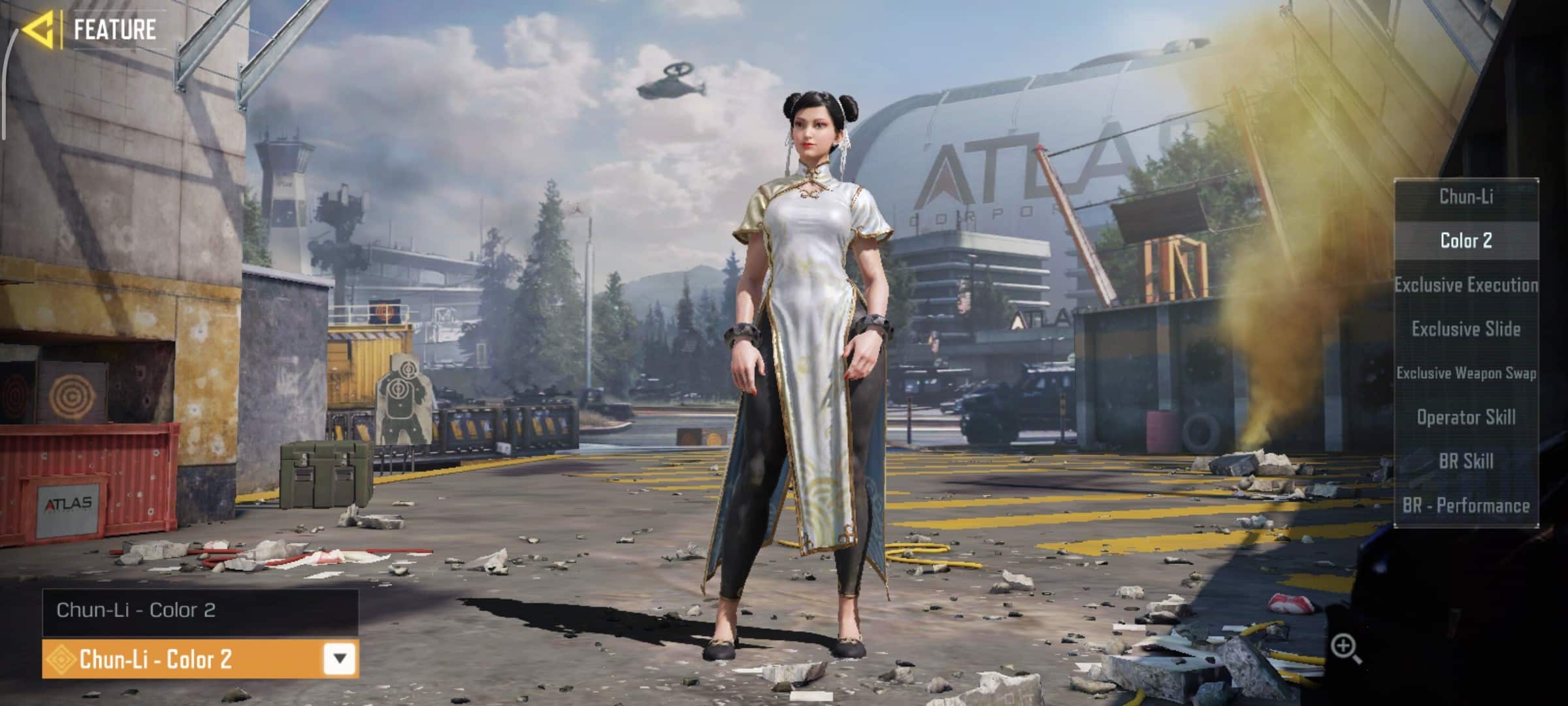Select the Operator Skill entry

(x=1466, y=417)
